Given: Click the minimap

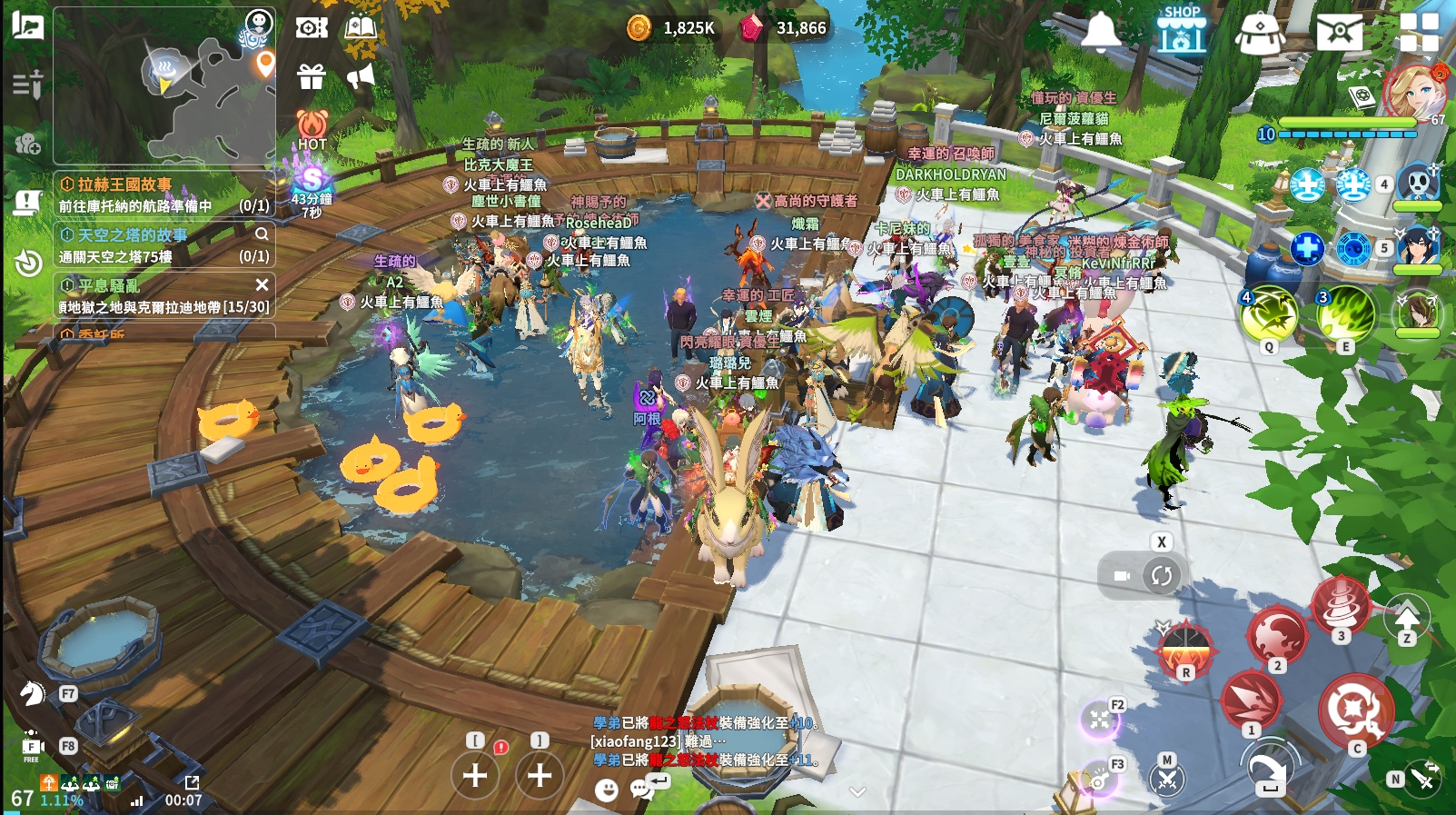Looking at the screenshot, I should click(x=164, y=87).
